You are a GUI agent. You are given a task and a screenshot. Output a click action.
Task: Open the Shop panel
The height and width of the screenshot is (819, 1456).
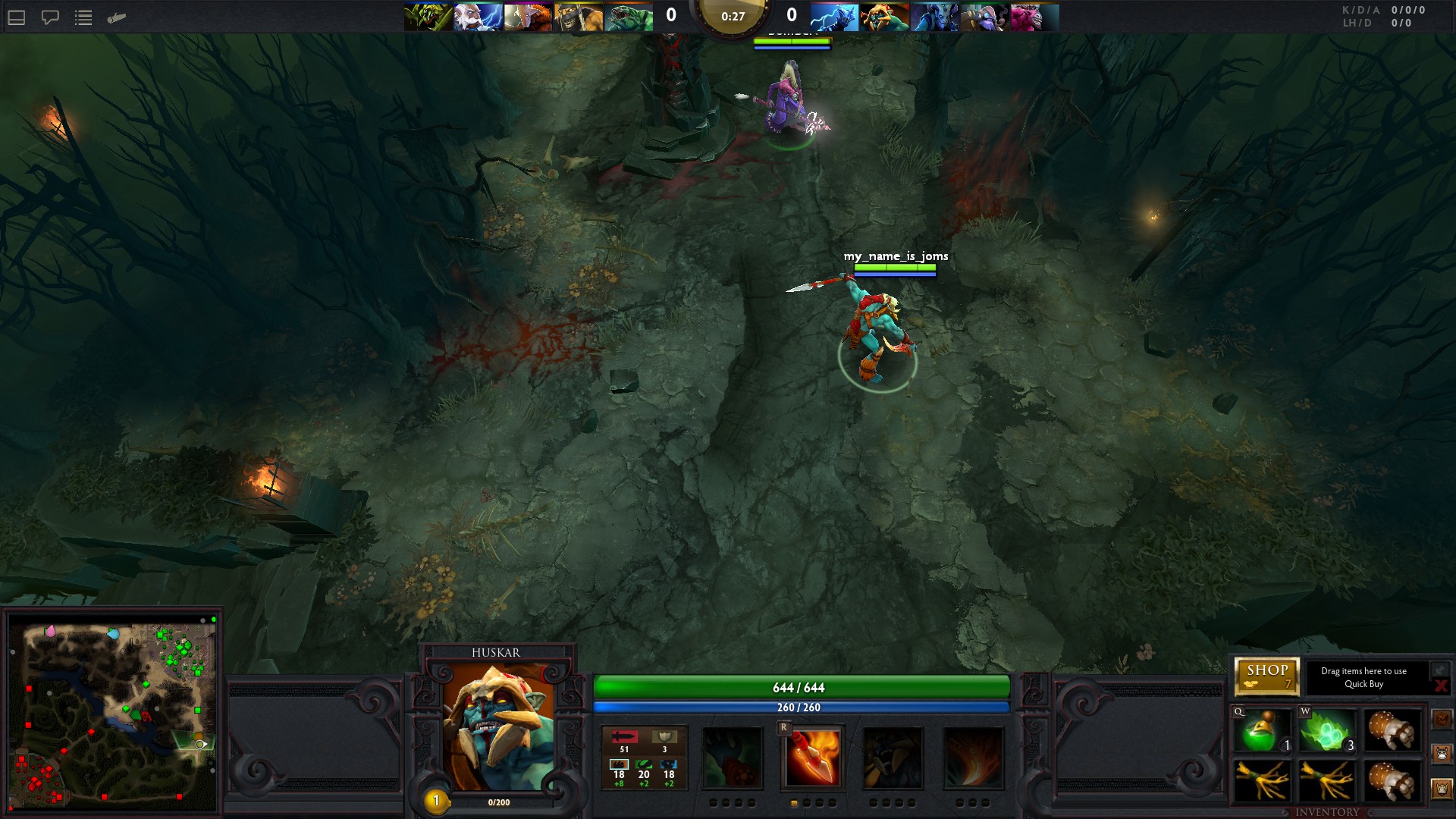coord(1266,676)
